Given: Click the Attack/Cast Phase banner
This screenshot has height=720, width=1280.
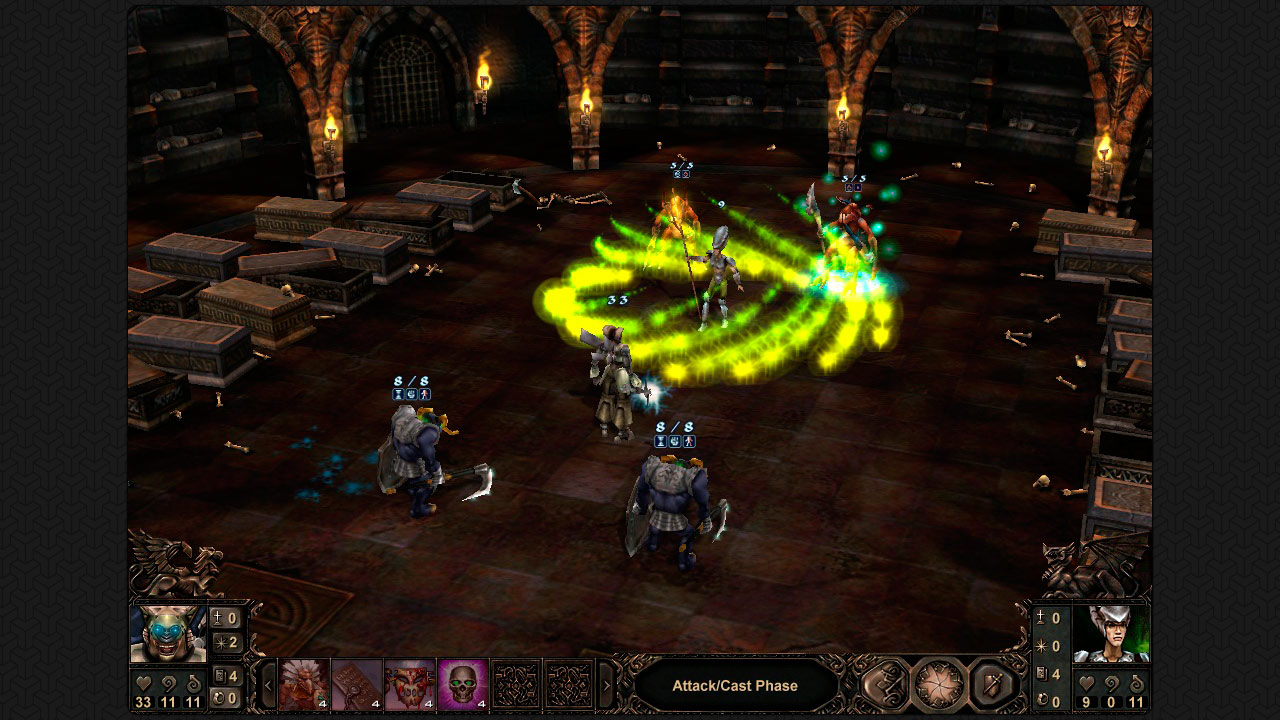Looking at the screenshot, I should [x=737, y=685].
